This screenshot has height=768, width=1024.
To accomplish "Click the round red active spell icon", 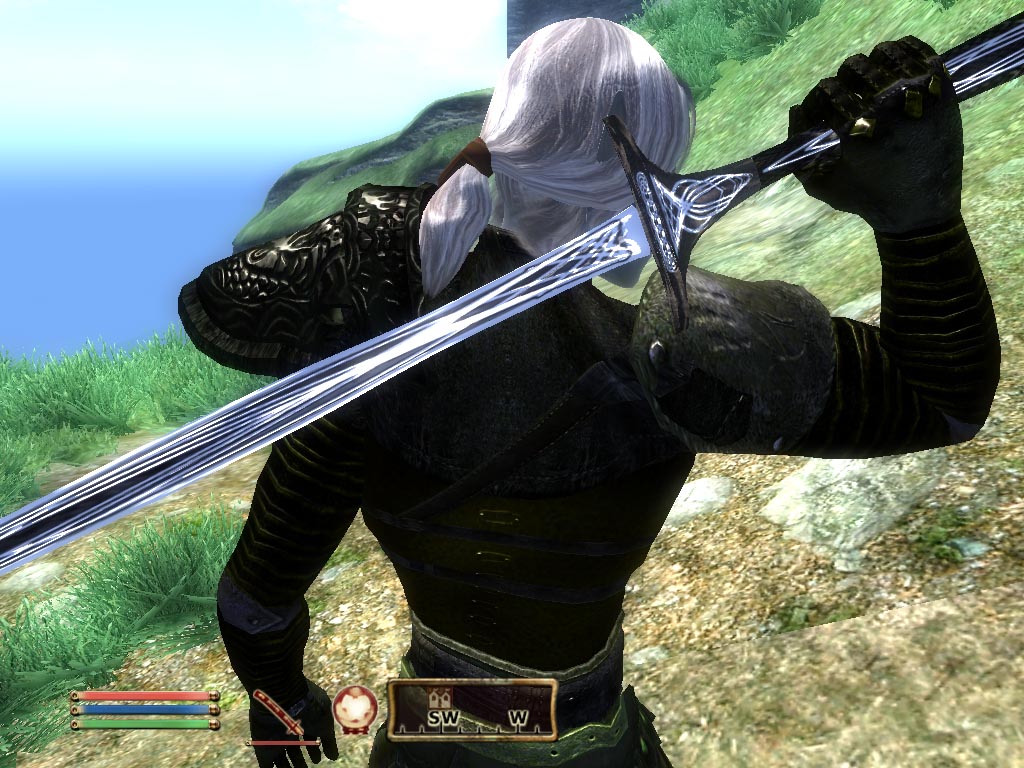I will pyautogui.click(x=354, y=707).
